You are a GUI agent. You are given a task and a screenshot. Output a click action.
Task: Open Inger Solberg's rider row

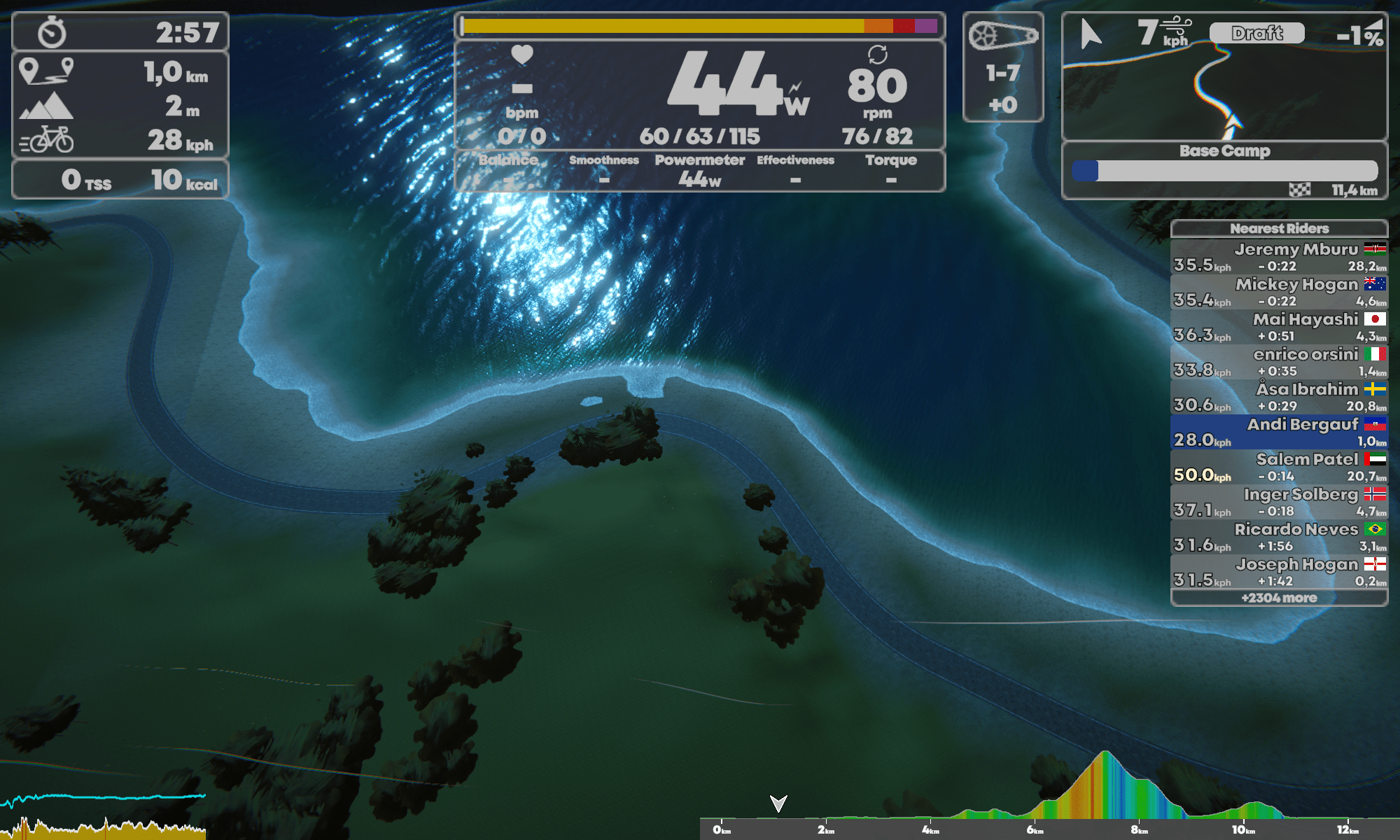pyautogui.click(x=1279, y=502)
